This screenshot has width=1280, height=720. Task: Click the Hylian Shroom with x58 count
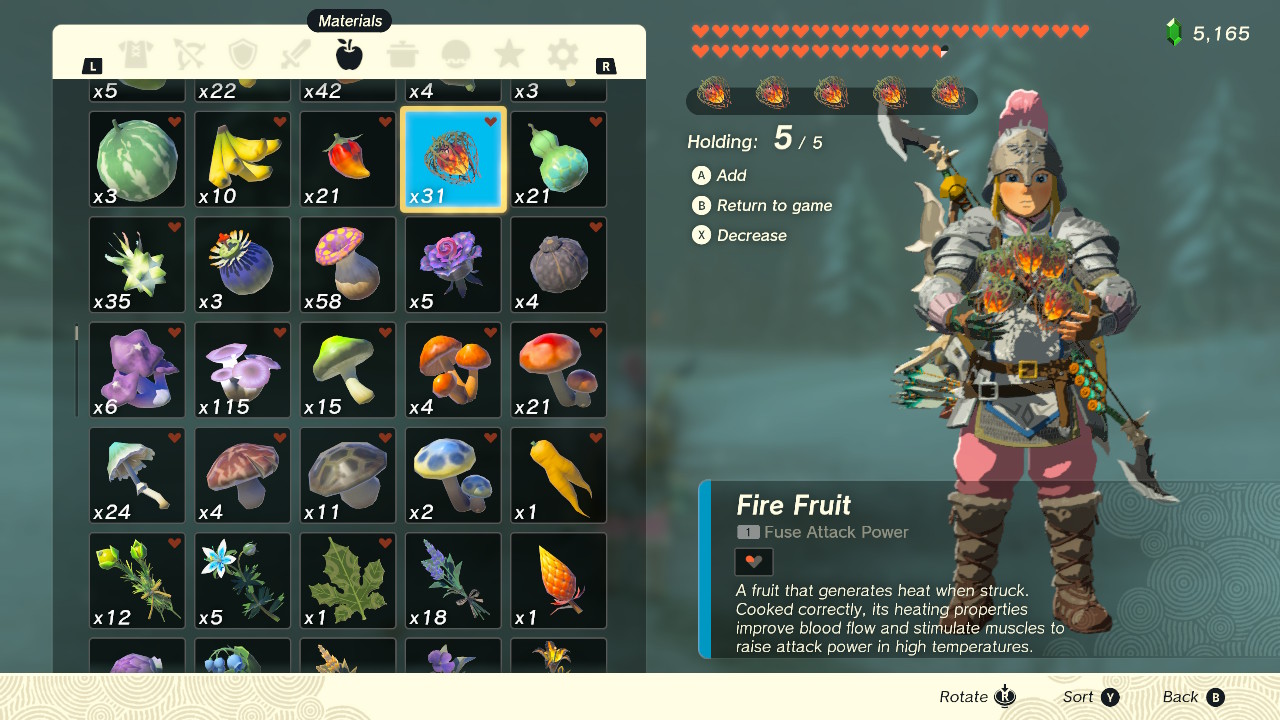[x=347, y=264]
